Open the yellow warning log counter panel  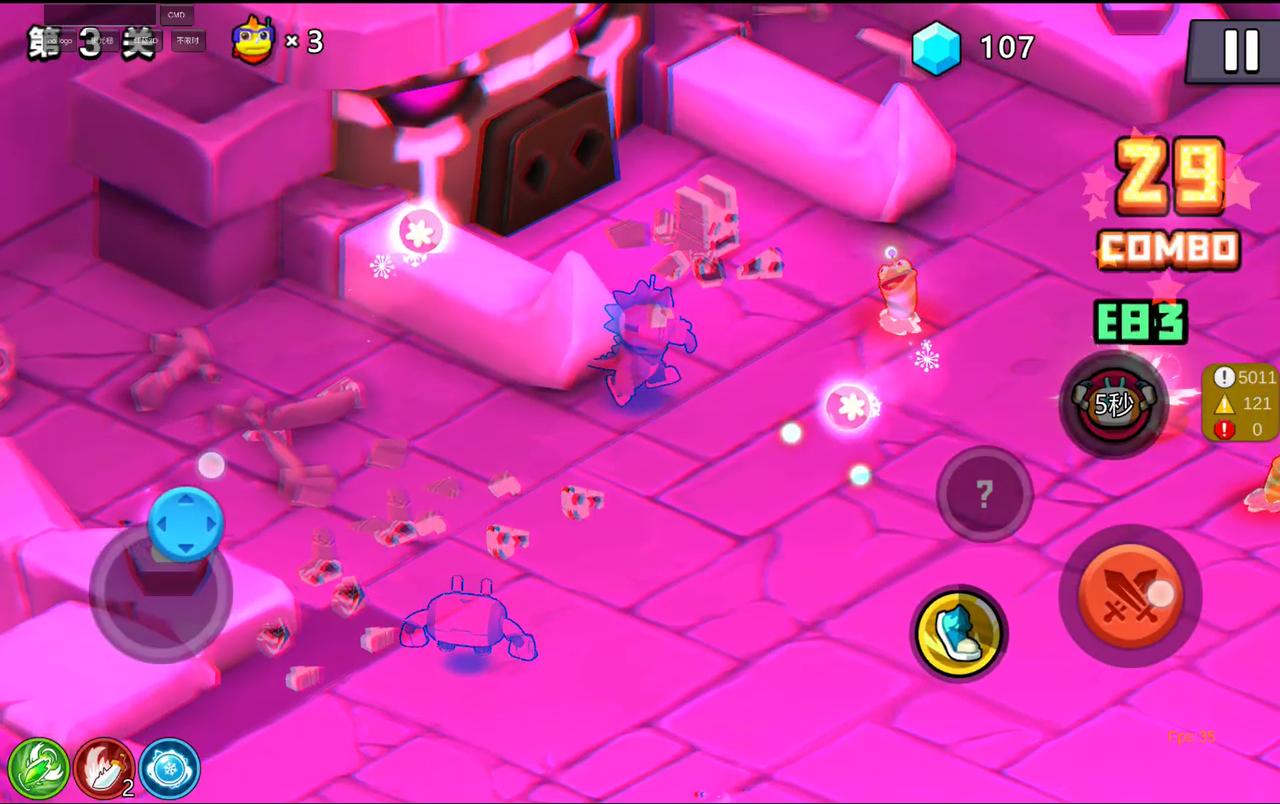click(1243, 403)
